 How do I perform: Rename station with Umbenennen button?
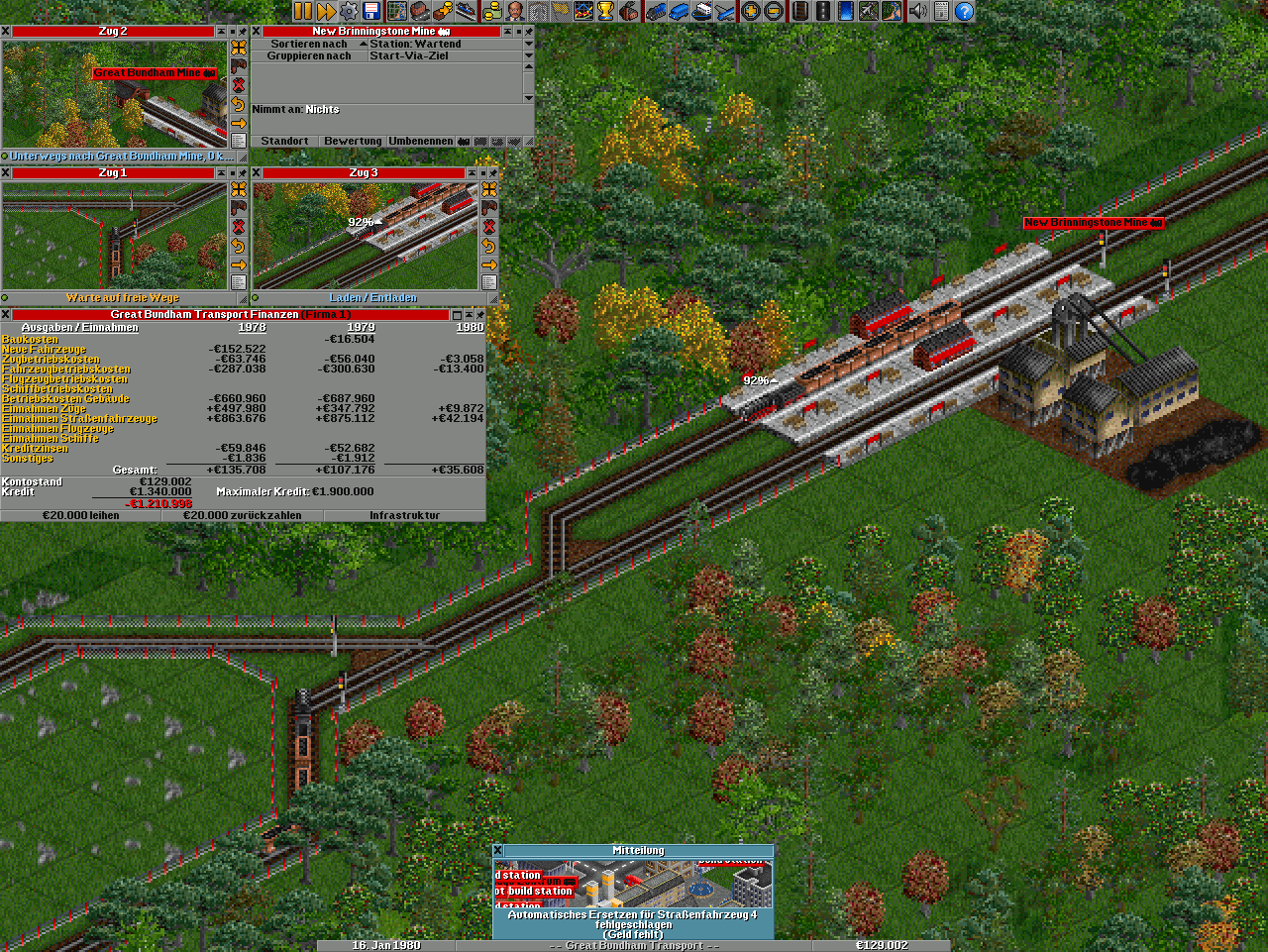pyautogui.click(x=421, y=142)
